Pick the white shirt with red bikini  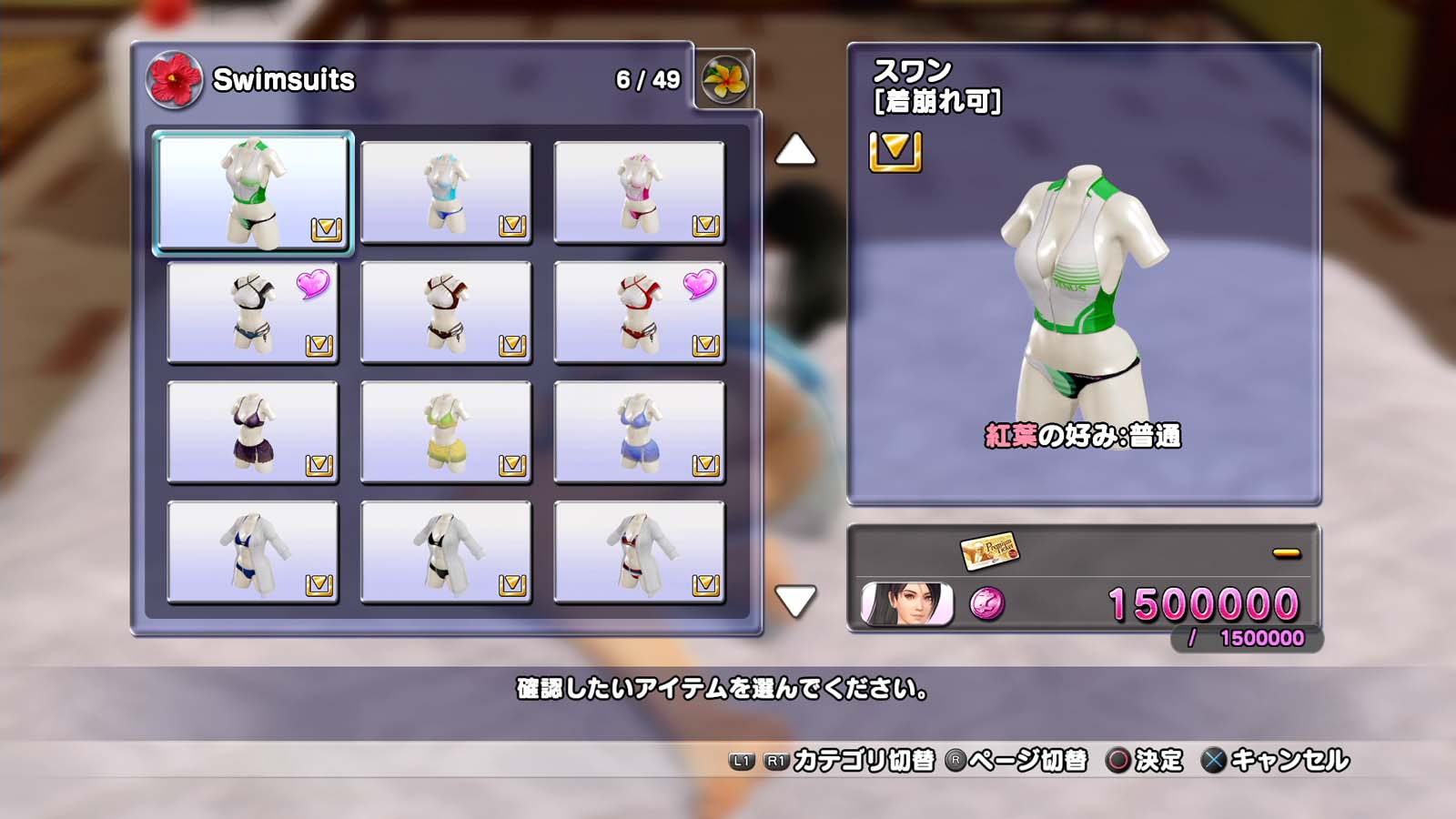639,552
